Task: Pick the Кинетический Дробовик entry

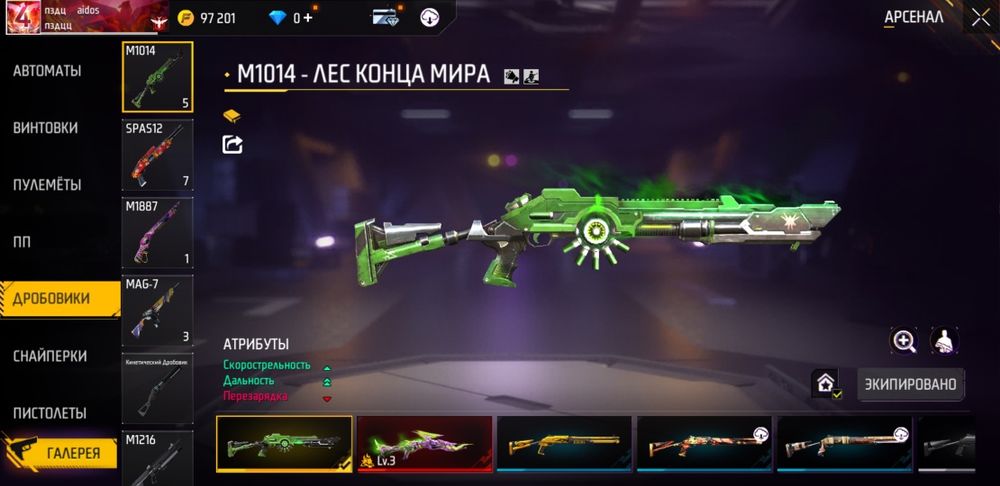Action: pyautogui.click(x=157, y=387)
